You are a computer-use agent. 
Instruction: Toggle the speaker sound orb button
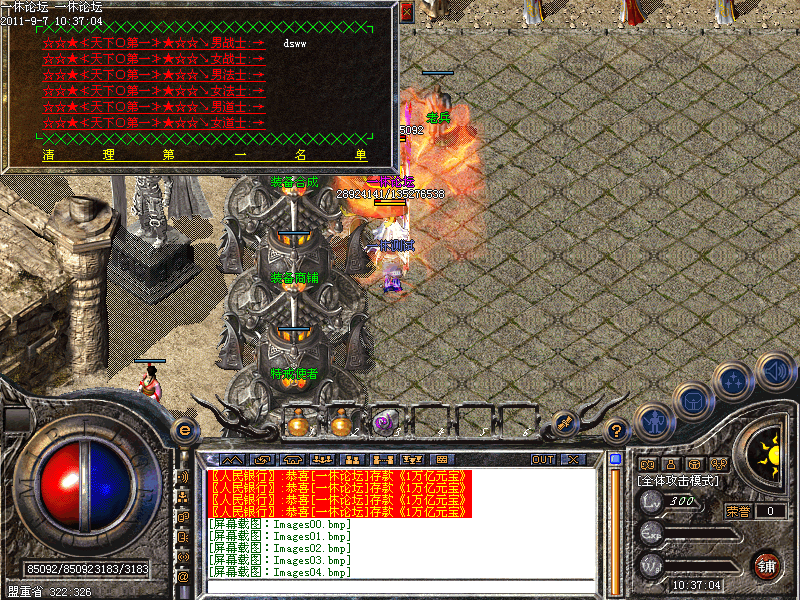tap(775, 372)
